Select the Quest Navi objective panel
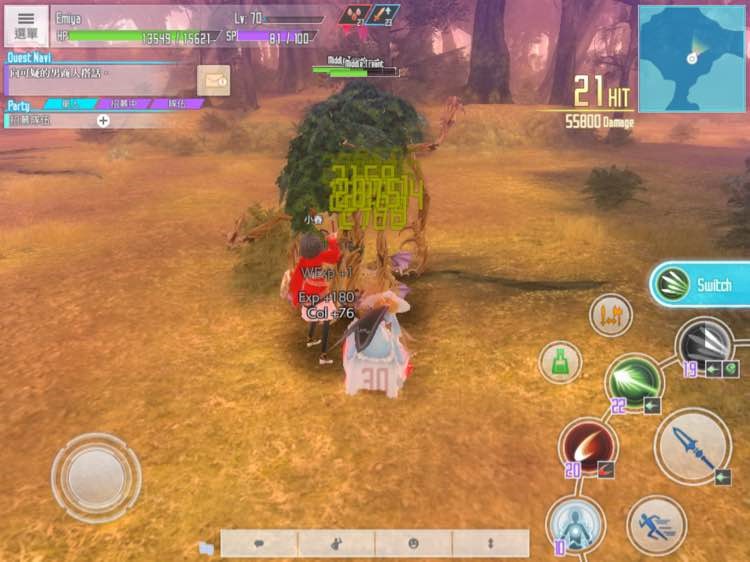Image resolution: width=750 pixels, height=562 pixels. pos(100,74)
